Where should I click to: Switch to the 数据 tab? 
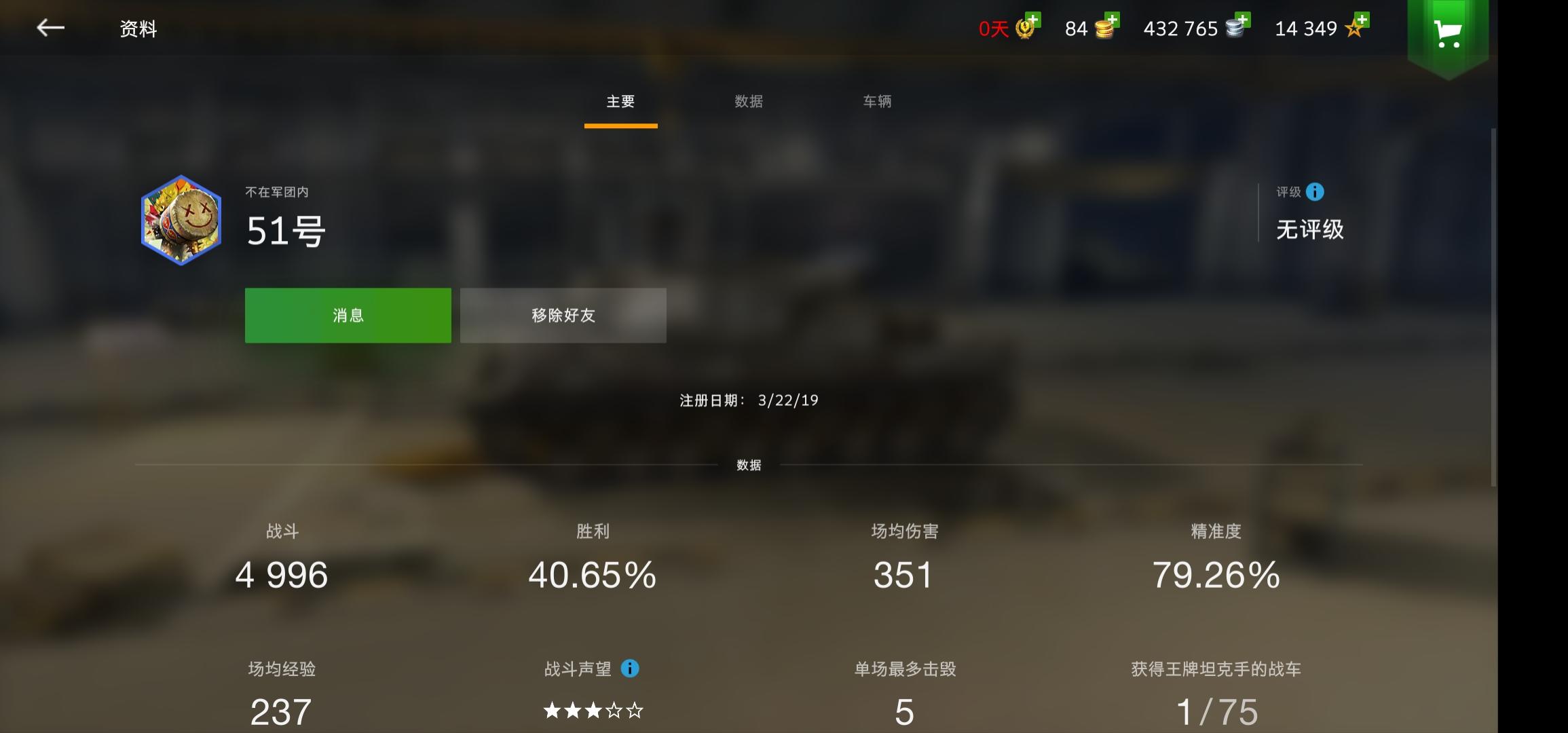pyautogui.click(x=749, y=102)
